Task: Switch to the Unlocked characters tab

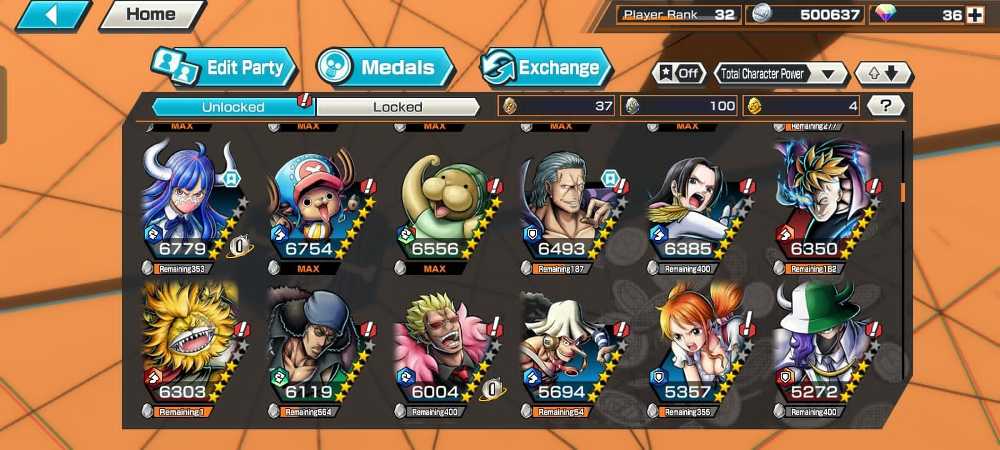Action: 233,106
